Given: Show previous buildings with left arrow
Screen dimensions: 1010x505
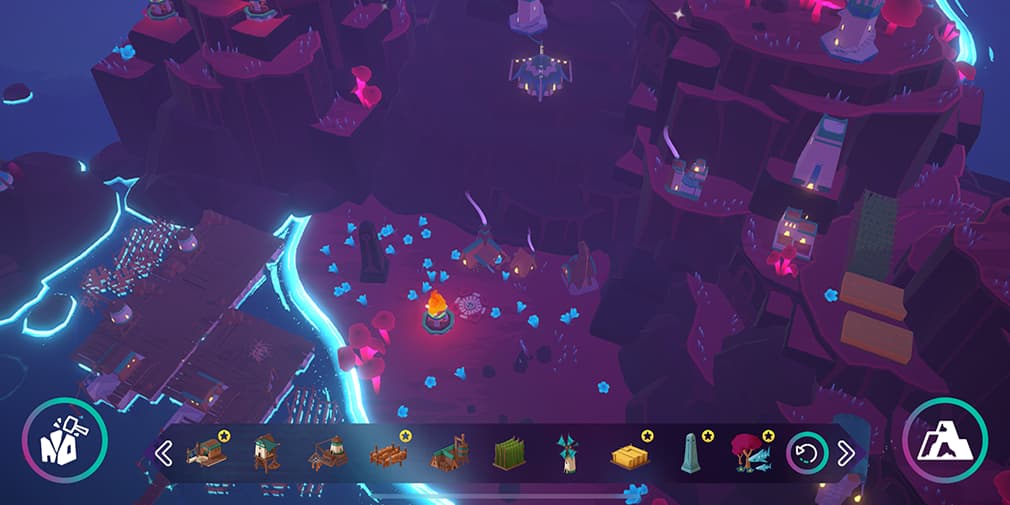Looking at the screenshot, I should (164, 454).
